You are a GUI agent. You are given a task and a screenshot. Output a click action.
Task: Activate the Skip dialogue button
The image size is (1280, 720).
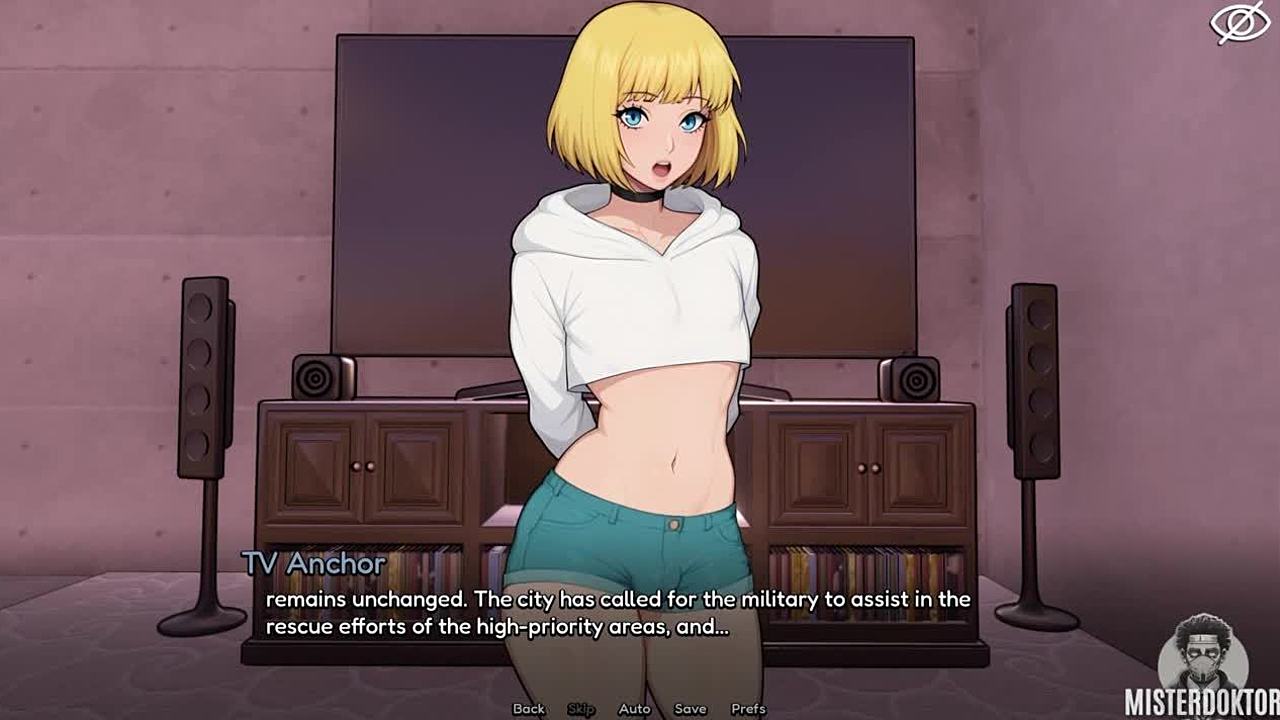[581, 709]
